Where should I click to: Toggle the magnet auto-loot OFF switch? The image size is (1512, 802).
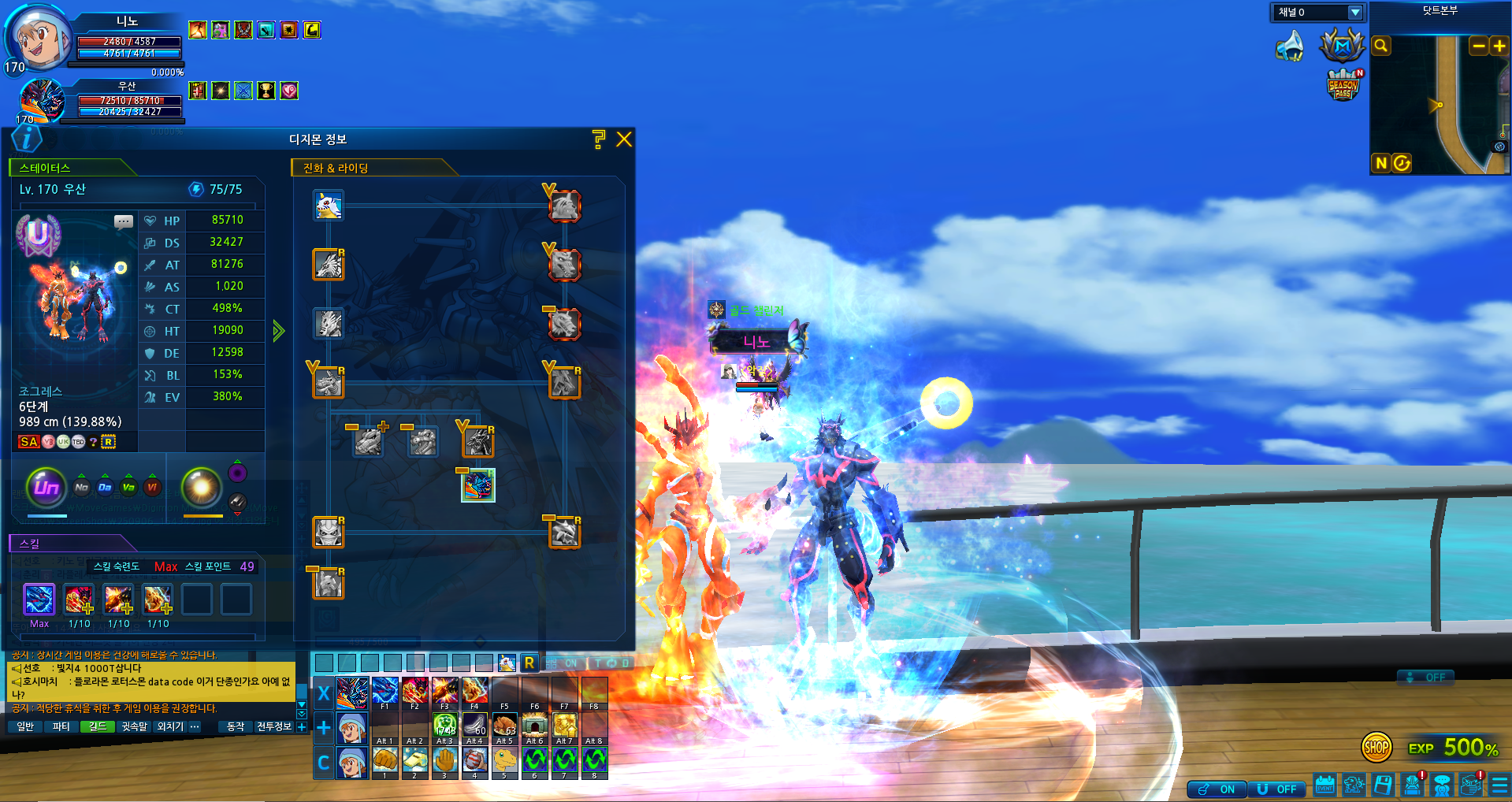[x=1277, y=789]
